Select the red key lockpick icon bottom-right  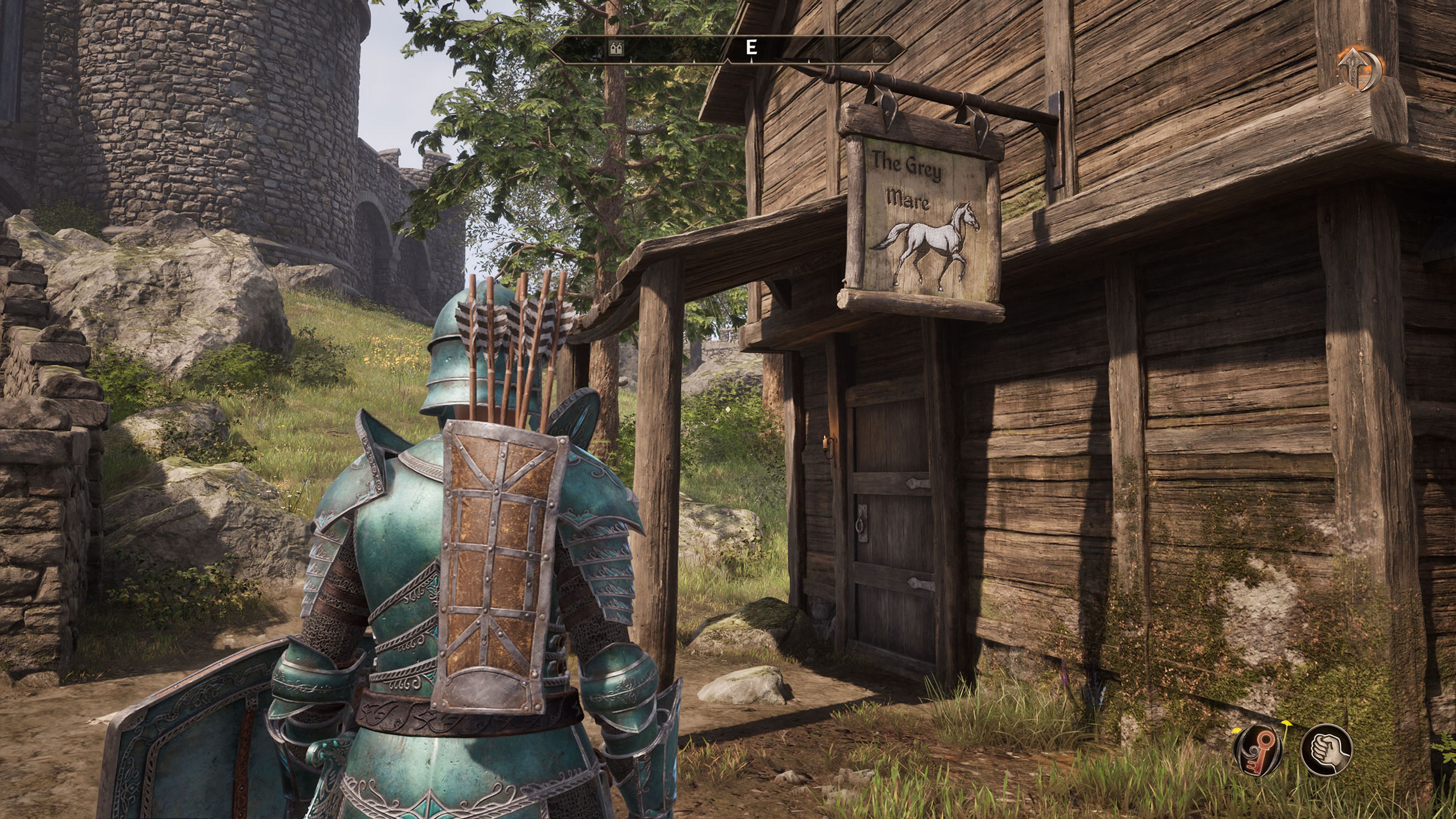1259,750
